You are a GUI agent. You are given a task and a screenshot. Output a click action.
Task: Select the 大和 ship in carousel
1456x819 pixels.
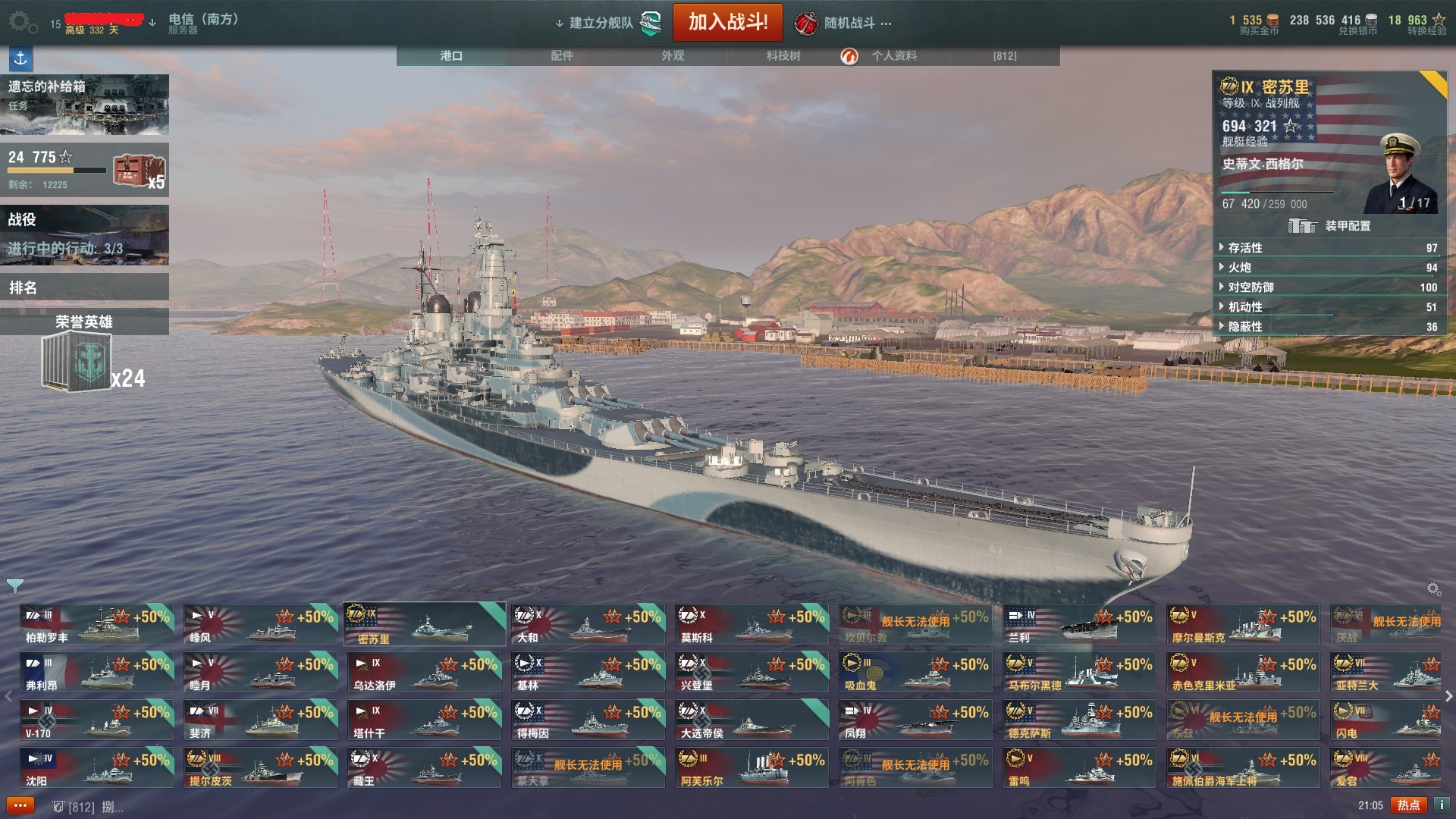click(588, 625)
